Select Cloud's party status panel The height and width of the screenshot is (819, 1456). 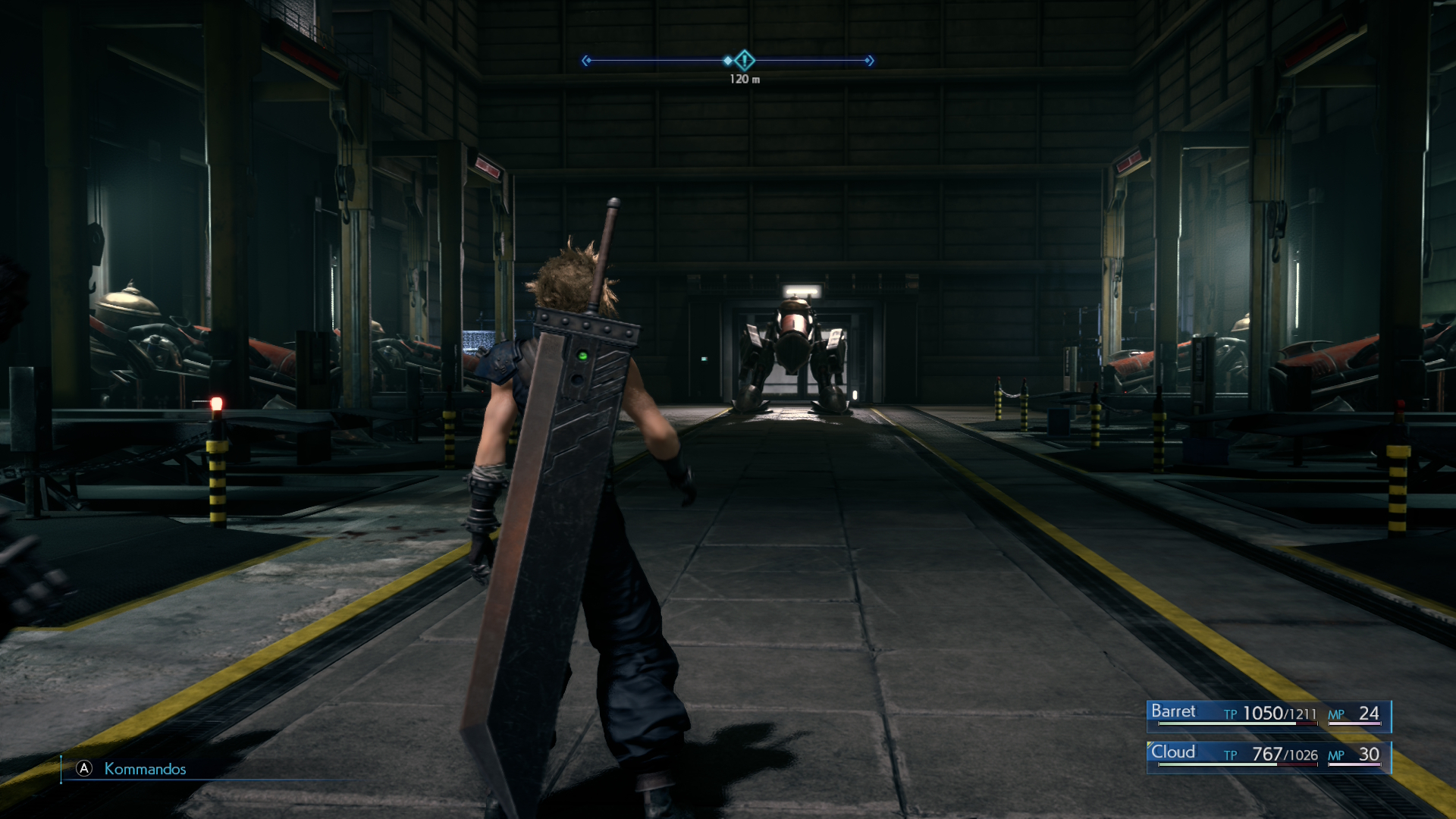1268,755
